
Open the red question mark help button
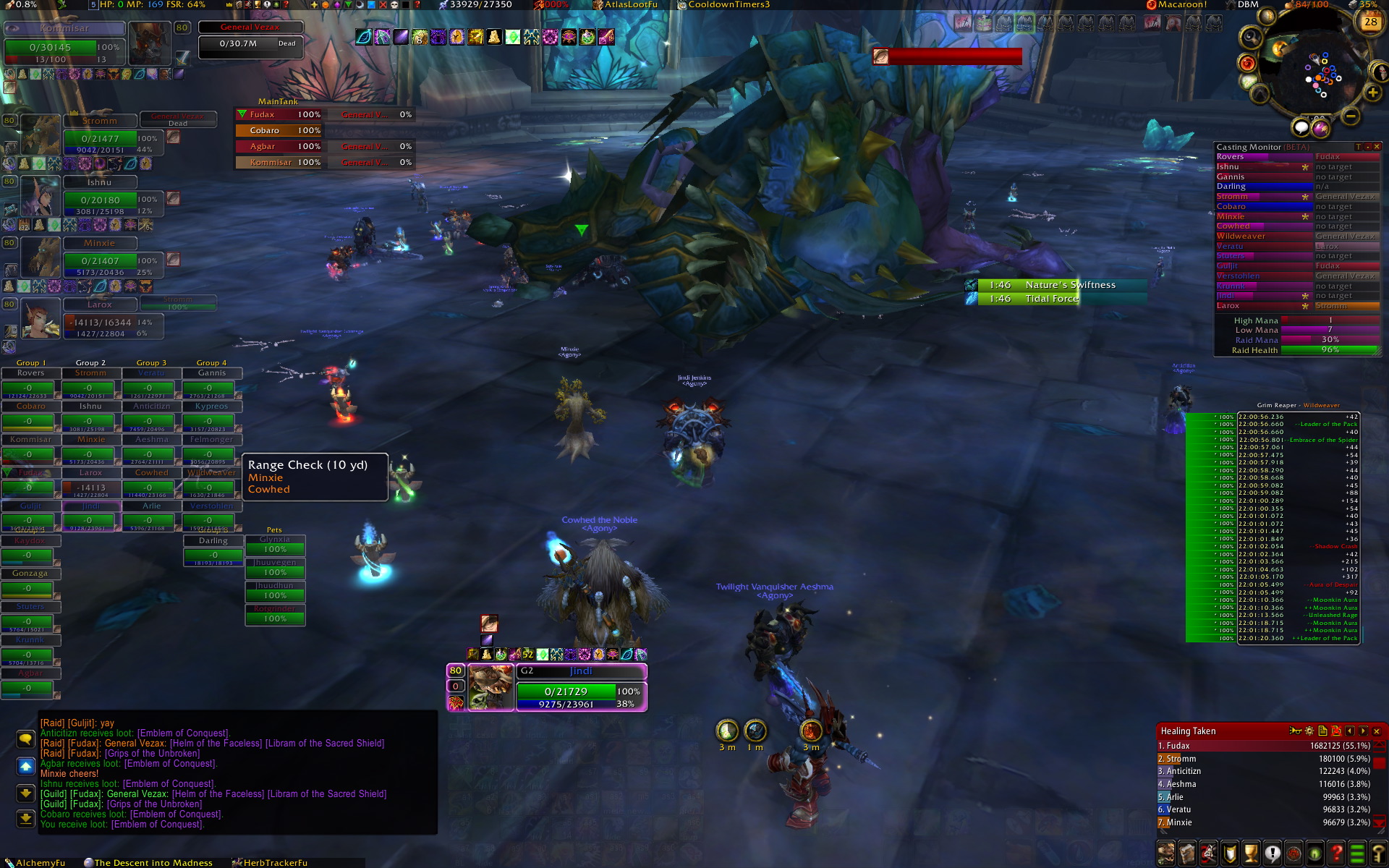coord(1336,854)
